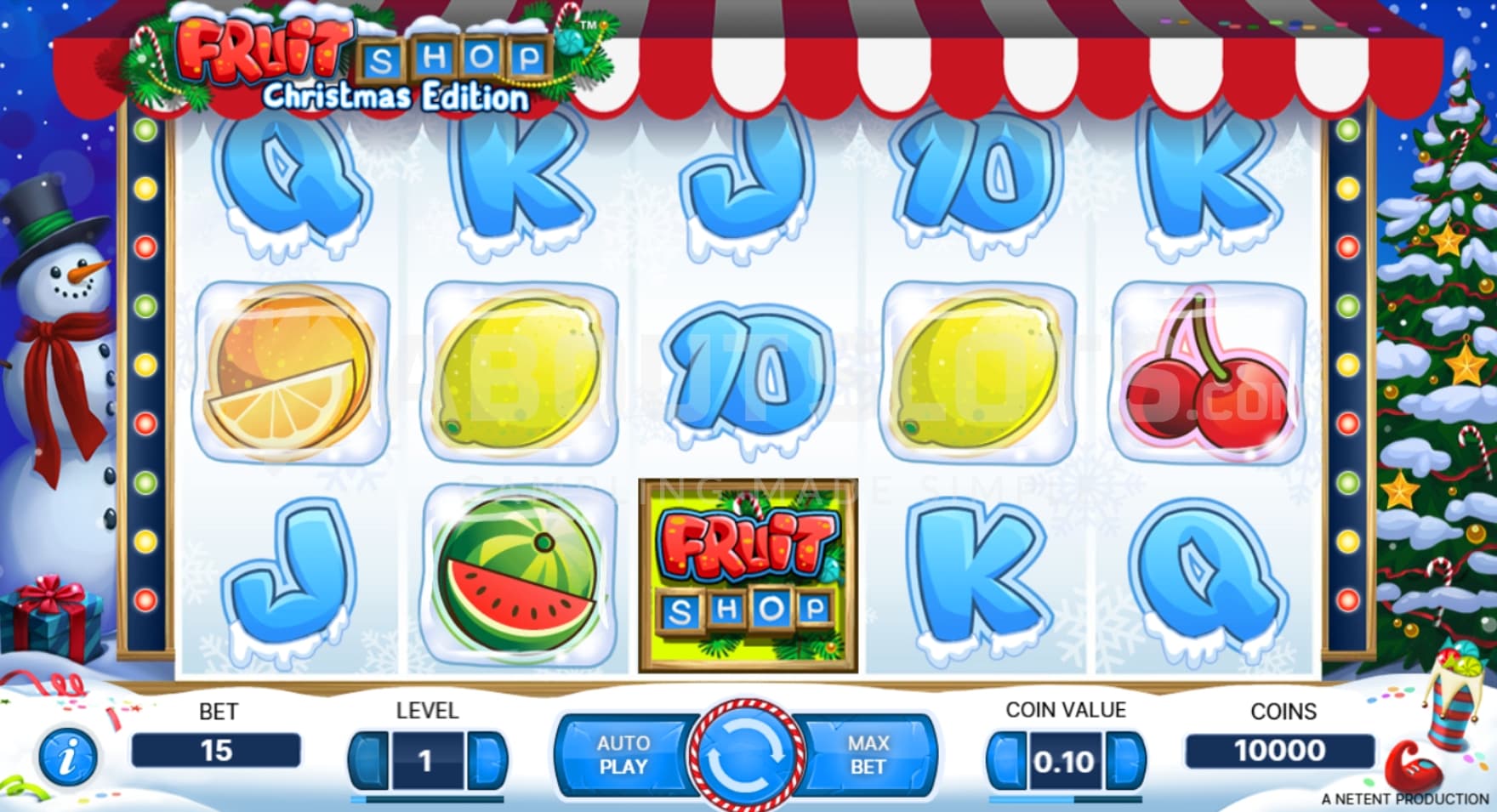Set the Max Bet
The height and width of the screenshot is (812, 1497).
point(868,755)
